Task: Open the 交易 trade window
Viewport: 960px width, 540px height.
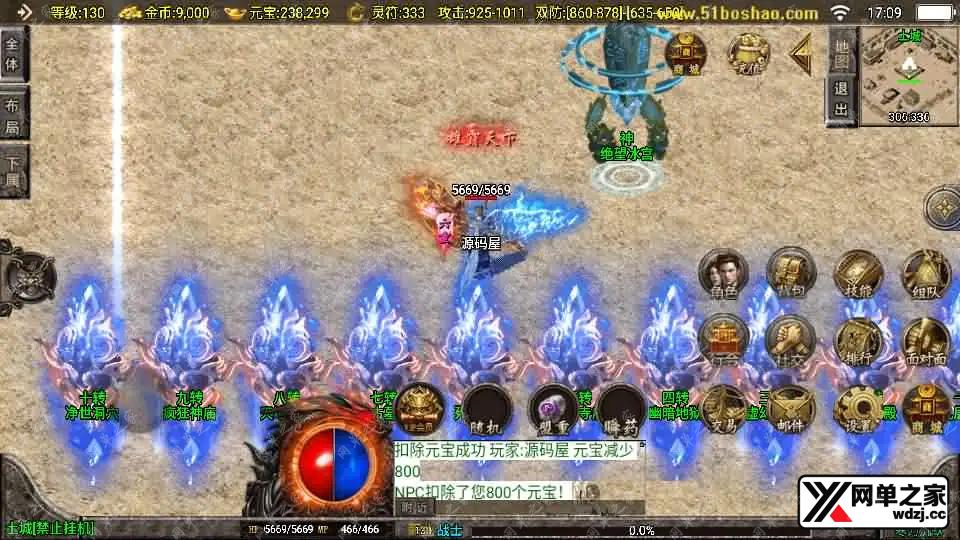Action: click(x=723, y=410)
